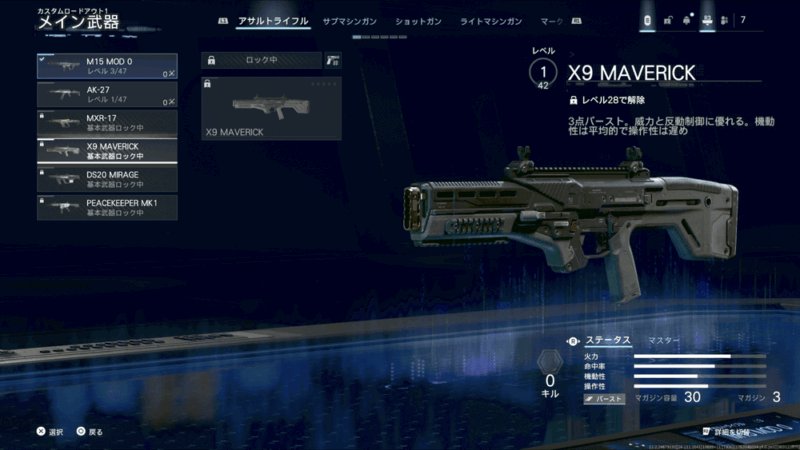Select the PEACEKEEPER MK1 entry
Image resolution: width=800 pixels, height=450 pixels.
(106, 207)
